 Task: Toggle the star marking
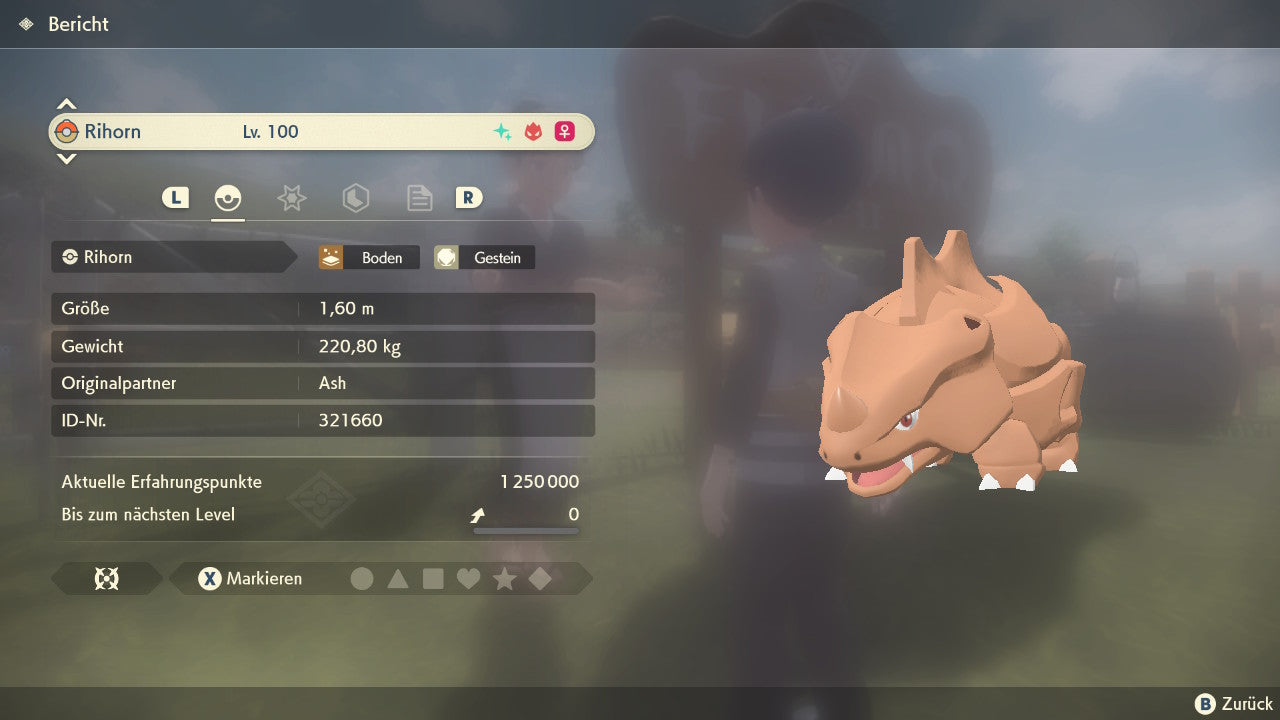pyautogui.click(x=504, y=579)
